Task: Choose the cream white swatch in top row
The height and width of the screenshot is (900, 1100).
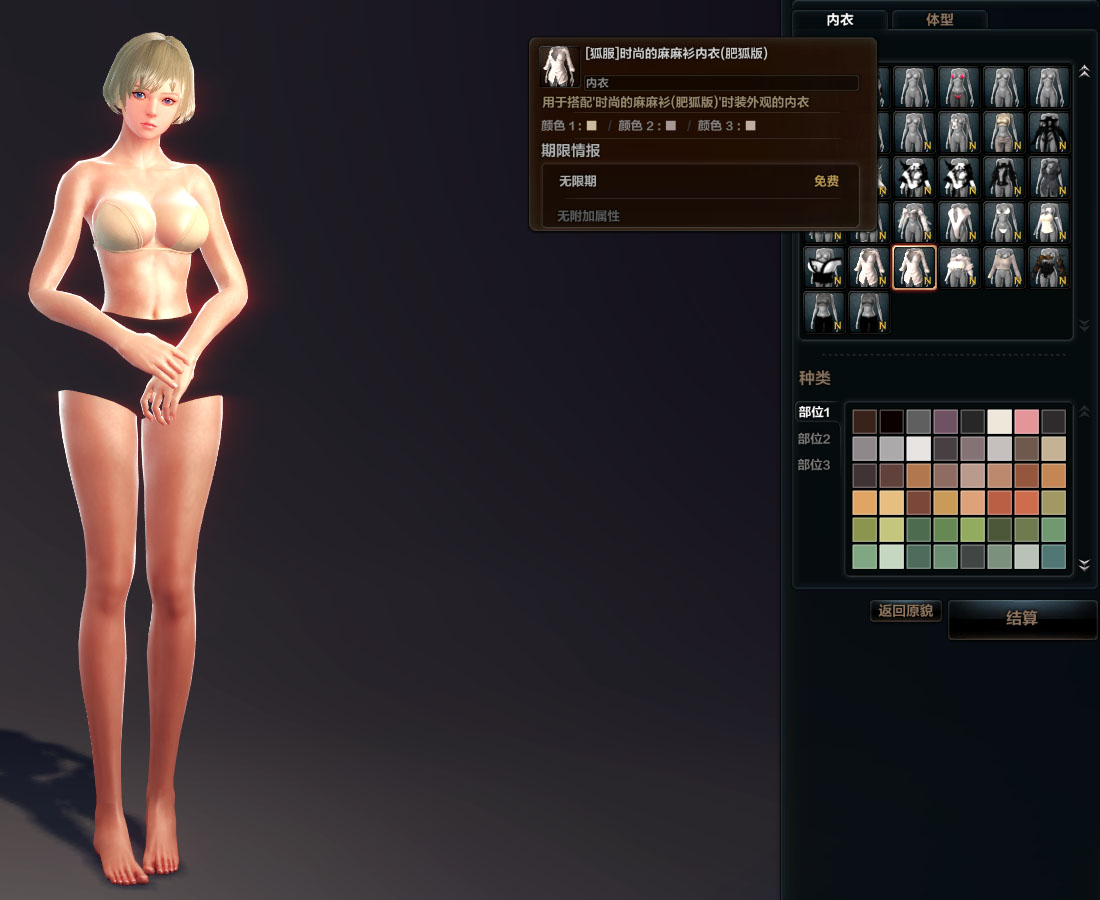Action: 1000,421
